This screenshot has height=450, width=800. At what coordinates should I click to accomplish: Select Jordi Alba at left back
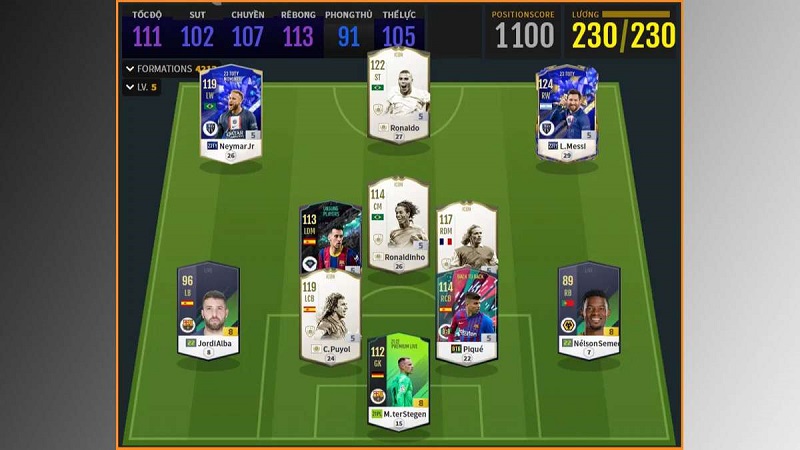coord(209,309)
